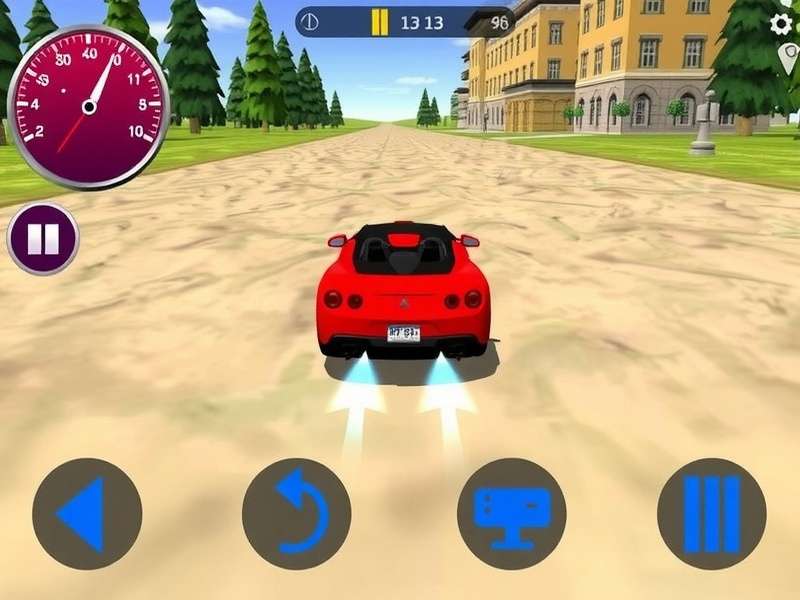Screen dimensions: 800x600
Task: Open settings via the gear icon
Action: [x=782, y=24]
